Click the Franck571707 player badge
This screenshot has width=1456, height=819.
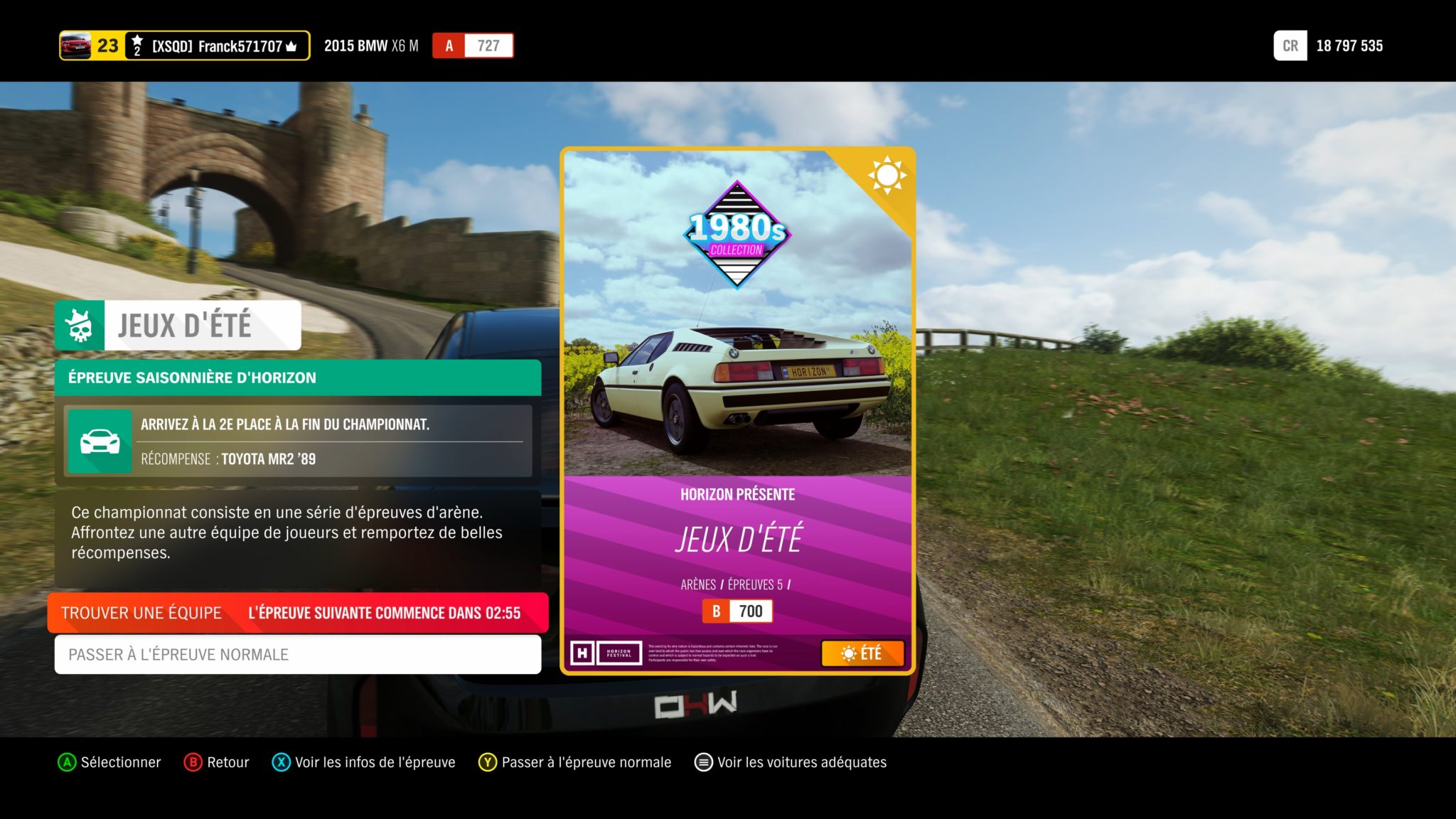click(x=184, y=46)
